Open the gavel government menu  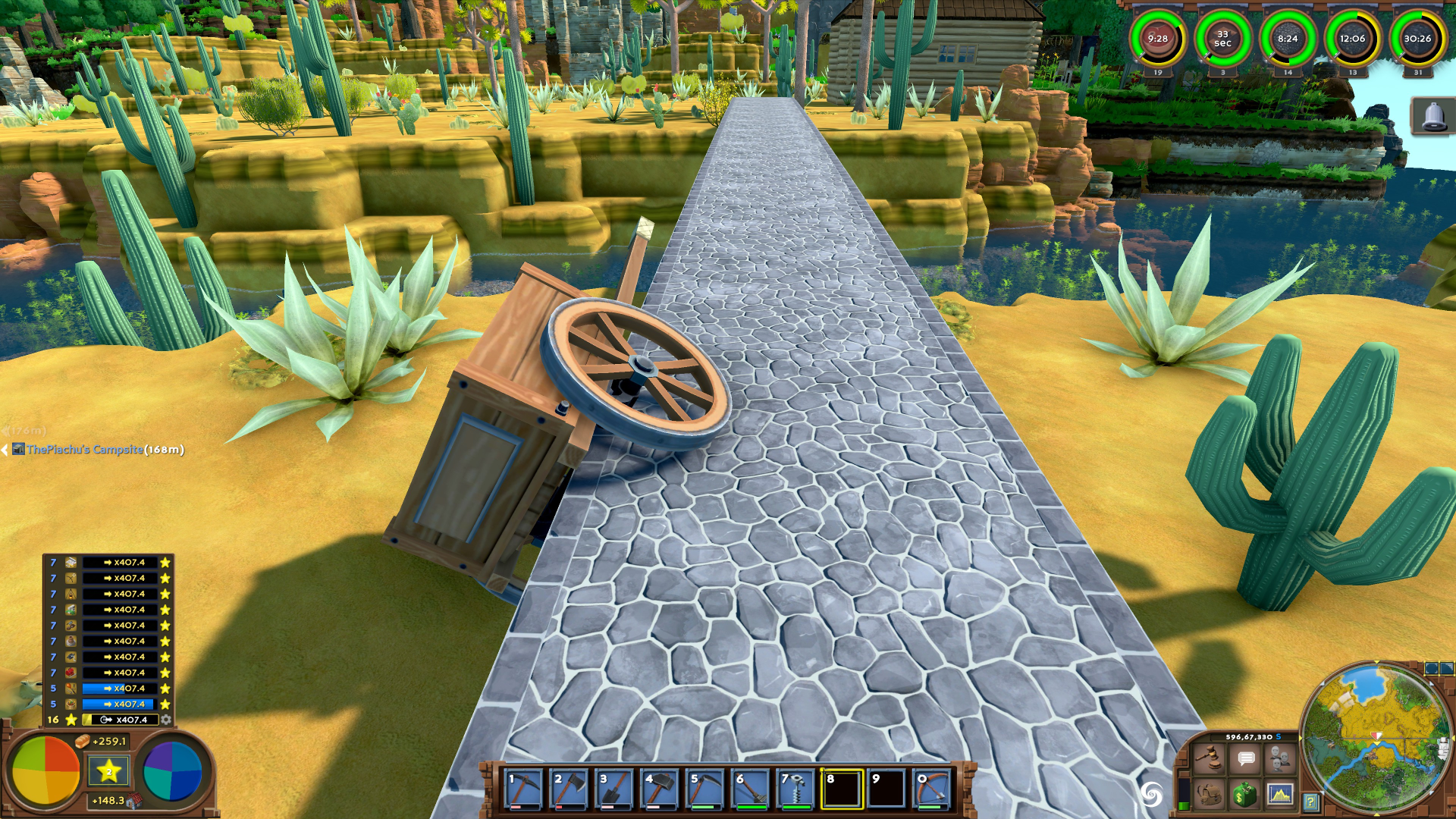1209,758
